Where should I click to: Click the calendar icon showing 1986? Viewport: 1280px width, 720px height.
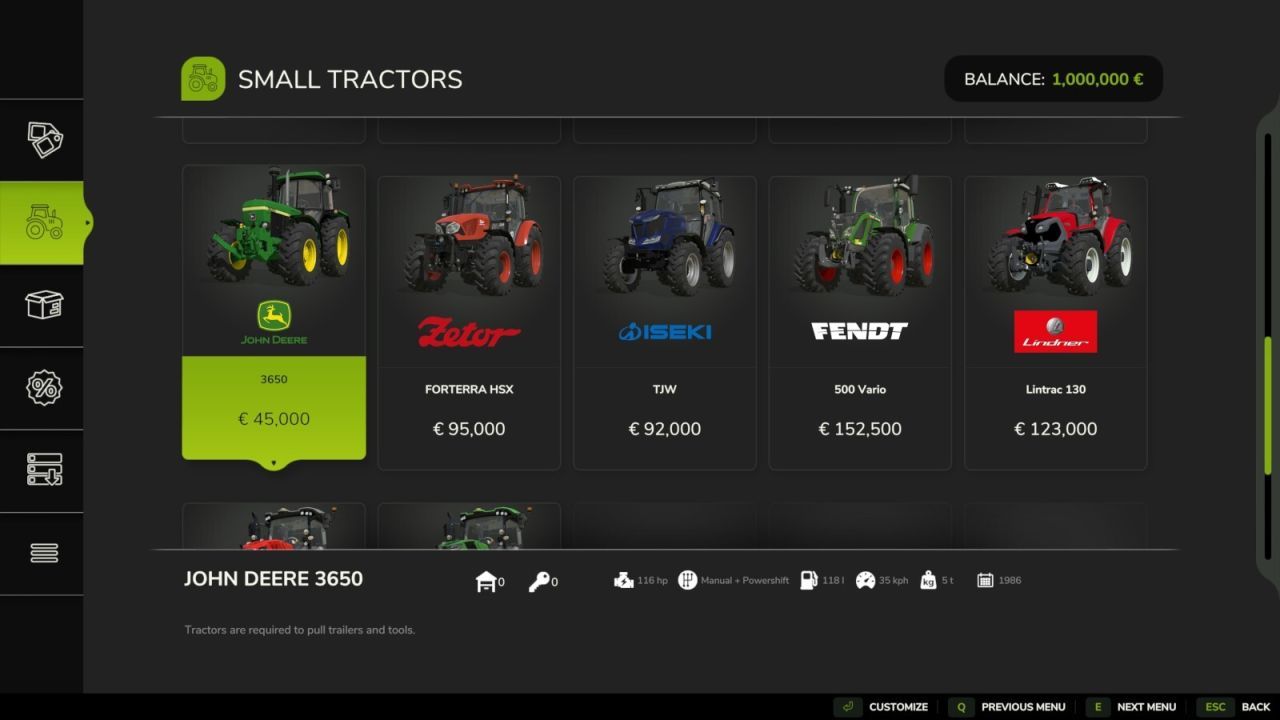pos(985,579)
